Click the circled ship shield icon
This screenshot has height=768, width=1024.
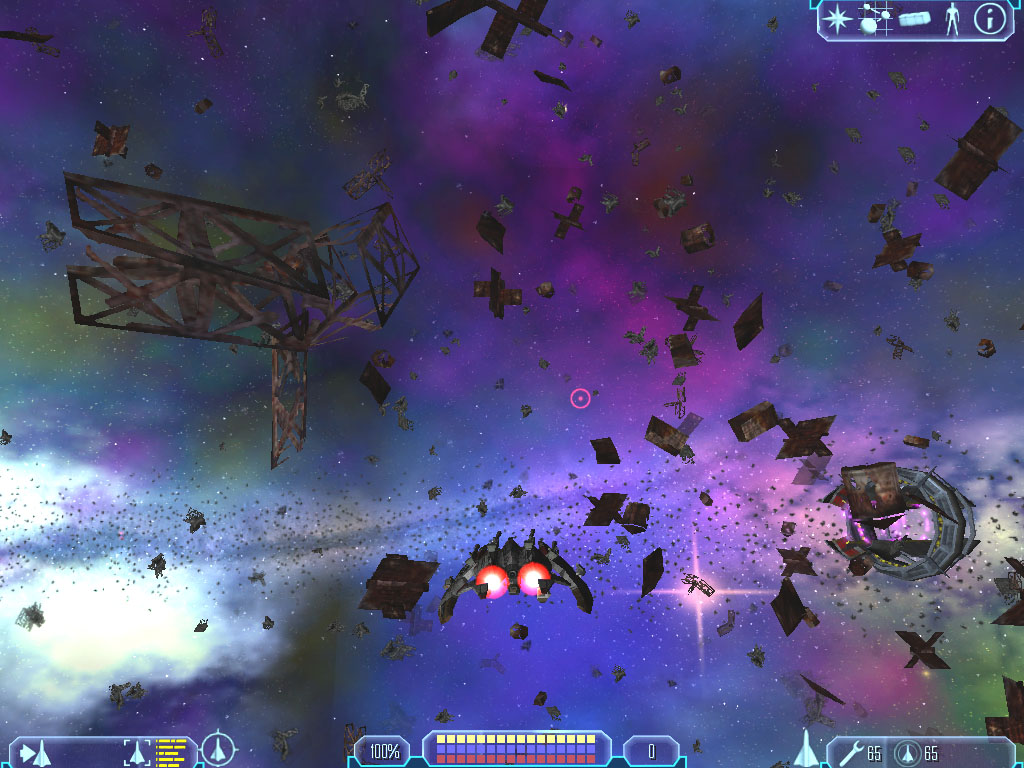[907, 752]
